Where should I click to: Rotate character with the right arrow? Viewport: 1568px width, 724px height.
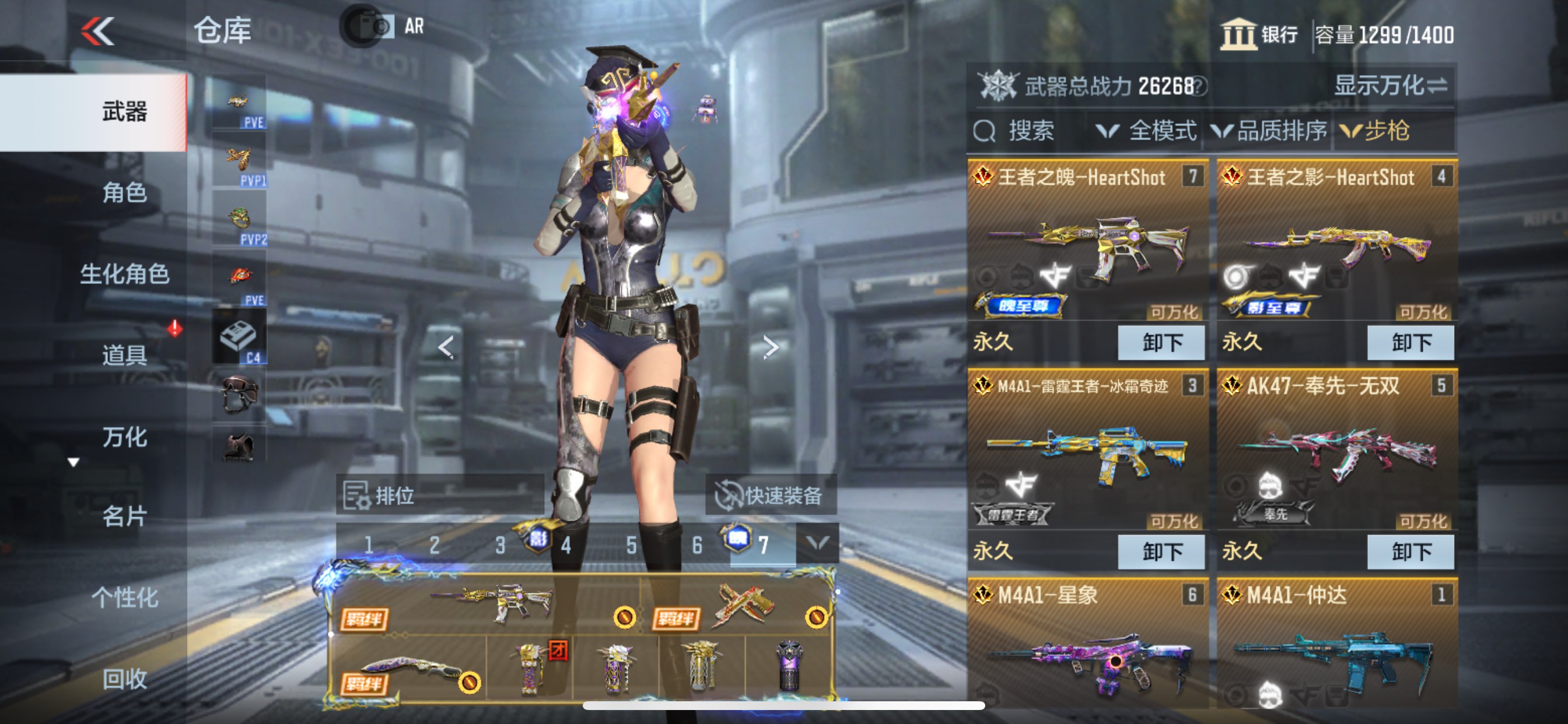(771, 347)
